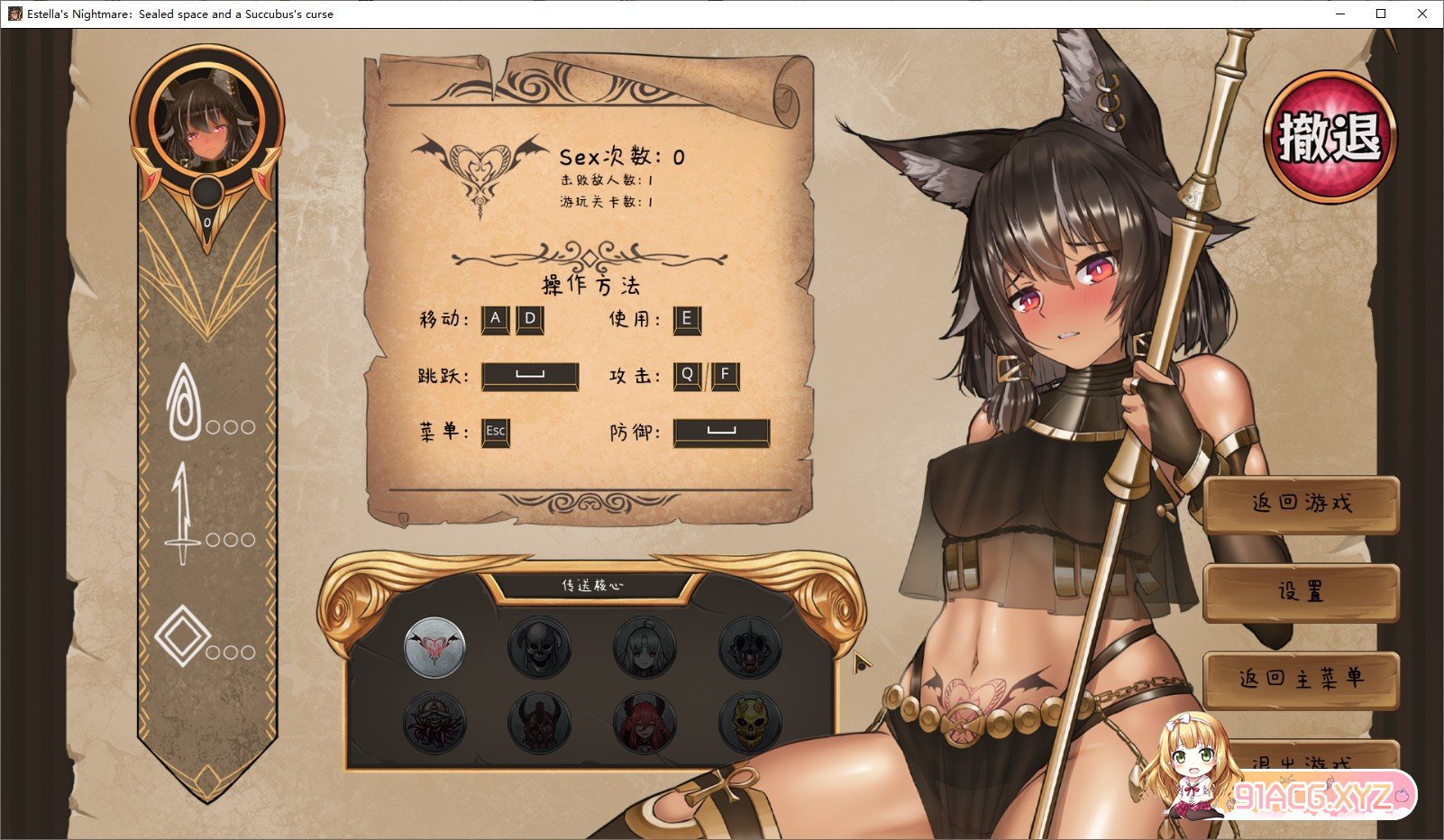
Task: Select the red-haired succubus teleport core
Action: tap(644, 722)
